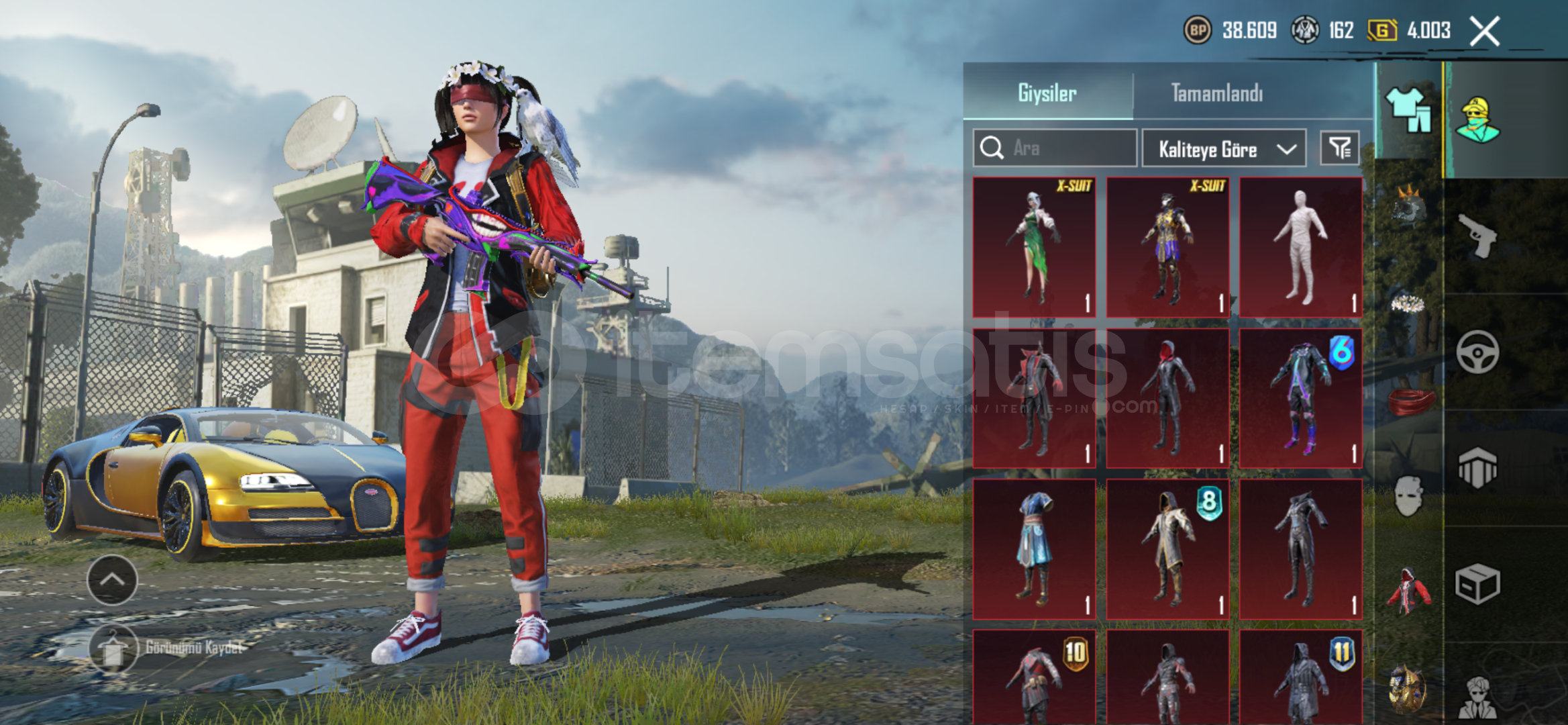Viewport: 1568px width, 725px height.
Task: Open the steering wheel vehicle category
Action: click(x=1477, y=352)
